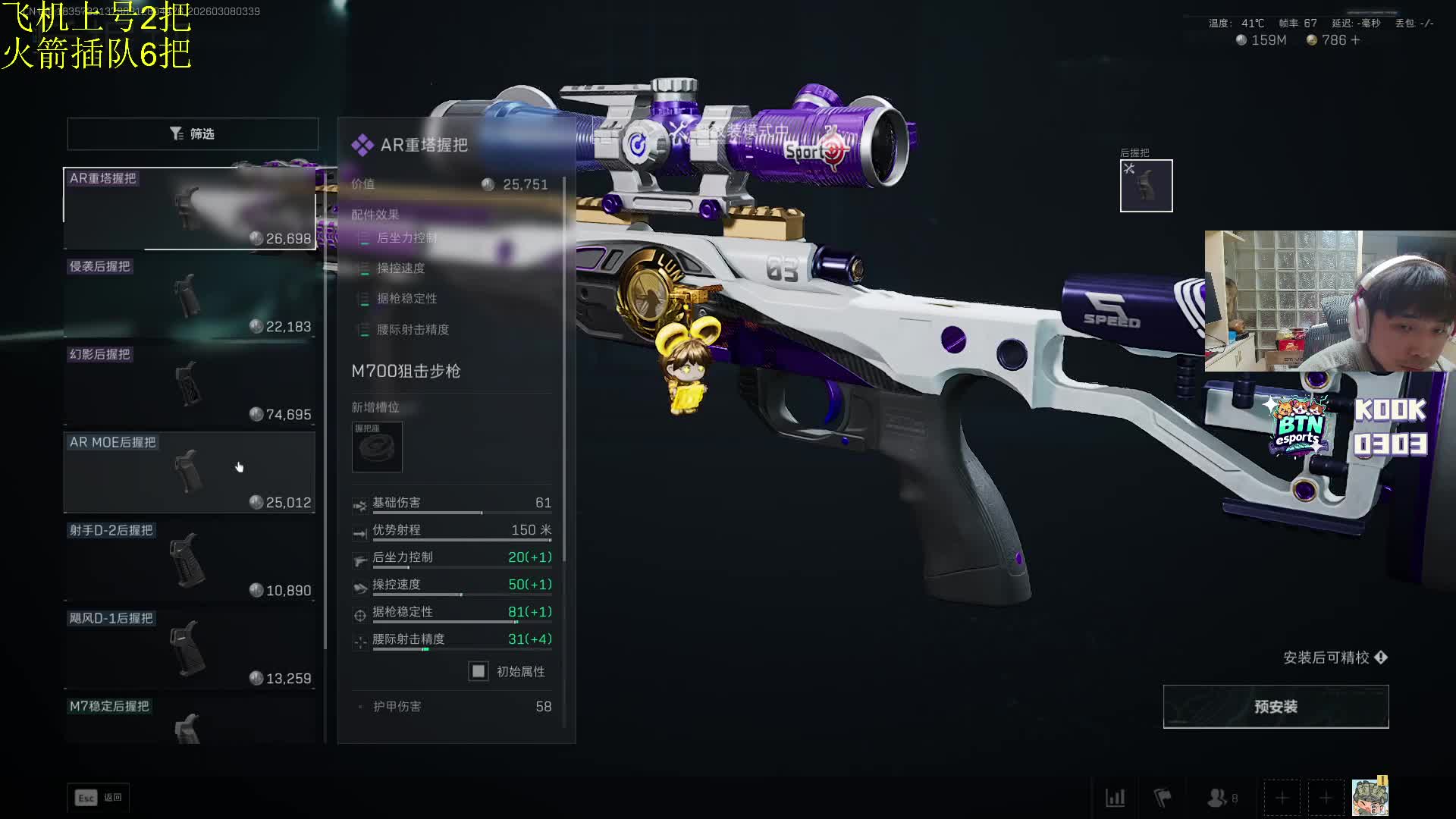
Task: Open the flag icon in bottom bar
Action: pyautogui.click(x=1162, y=798)
